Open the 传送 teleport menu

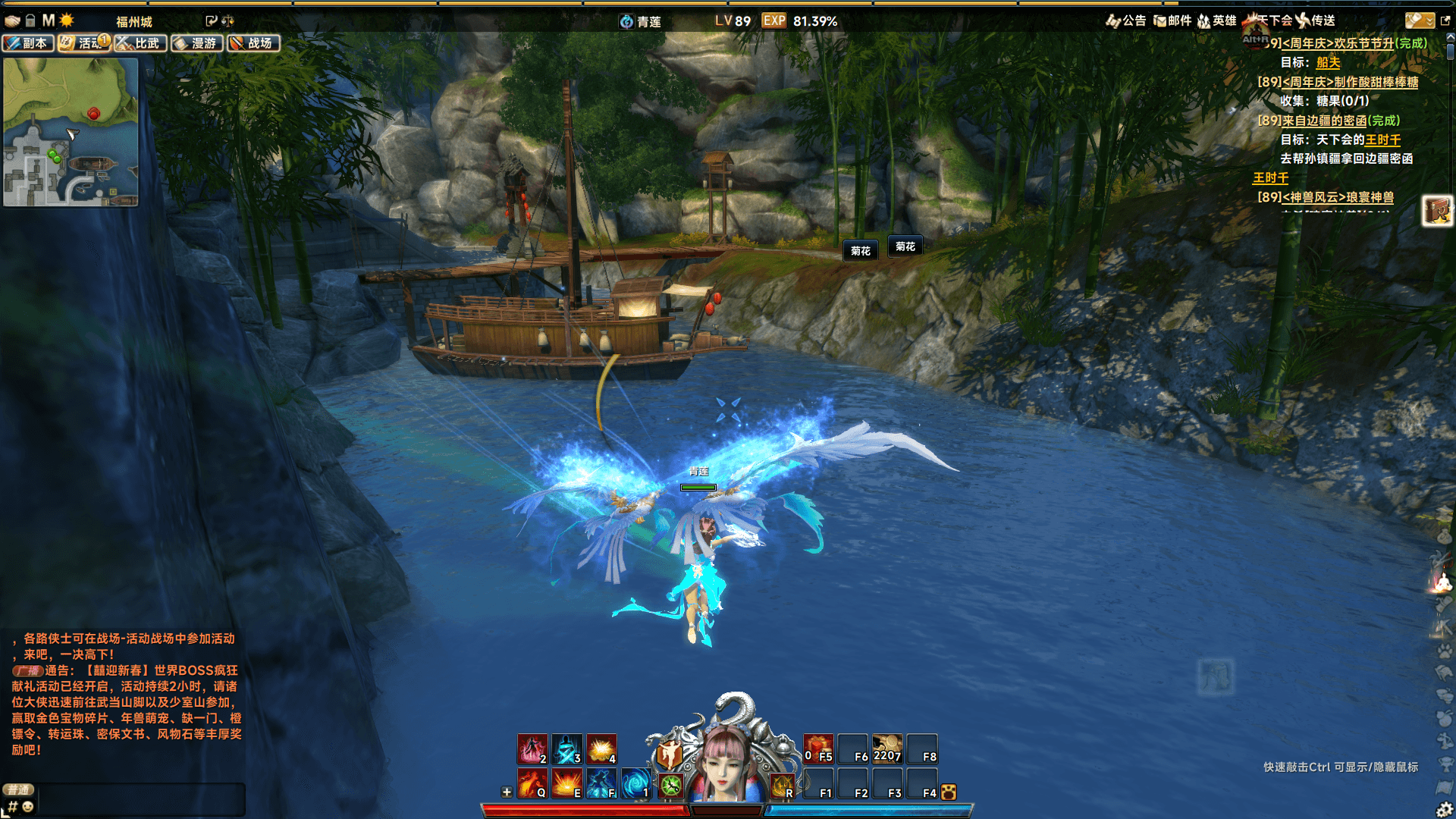[x=1316, y=20]
